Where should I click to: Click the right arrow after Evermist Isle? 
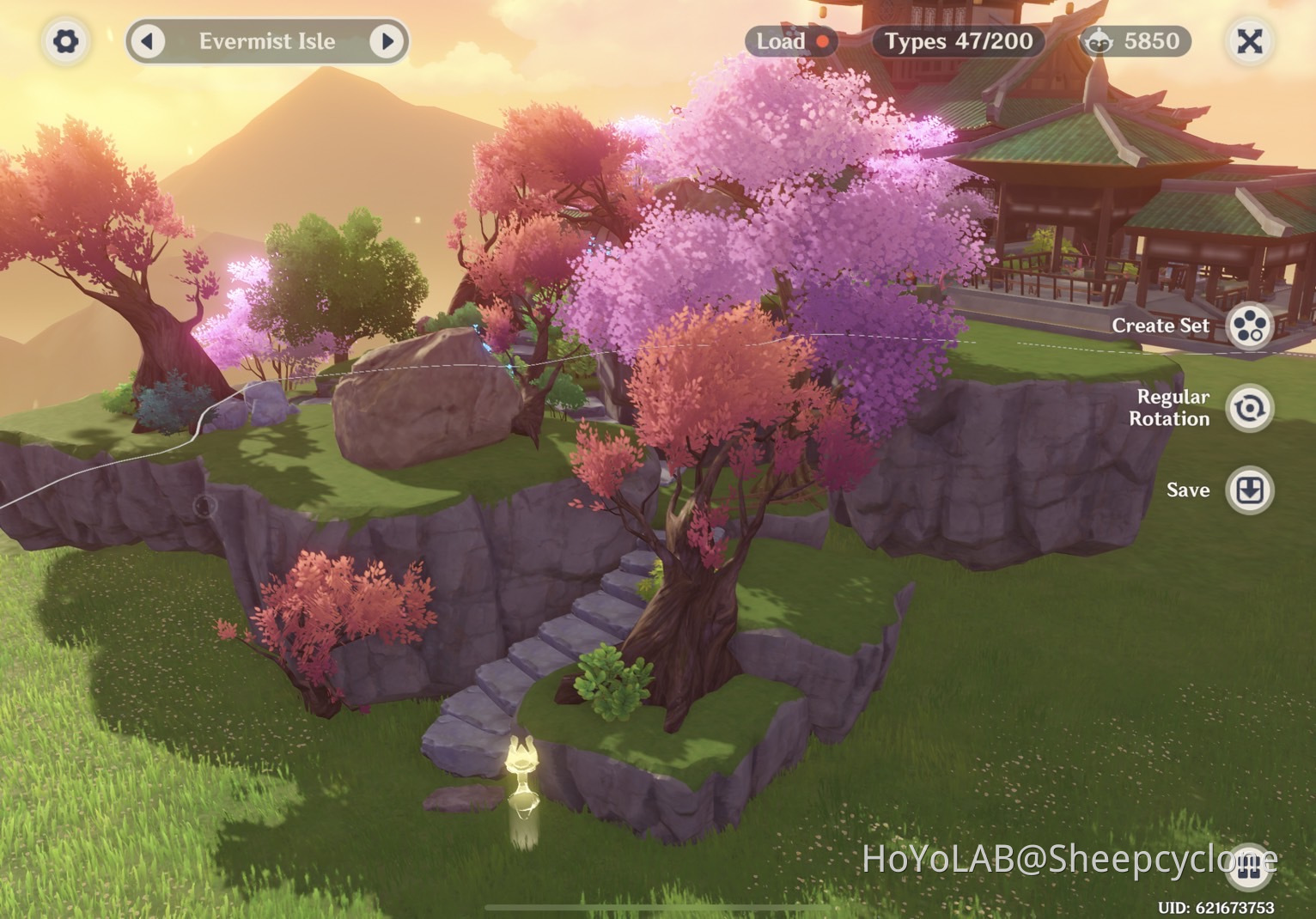(x=388, y=40)
